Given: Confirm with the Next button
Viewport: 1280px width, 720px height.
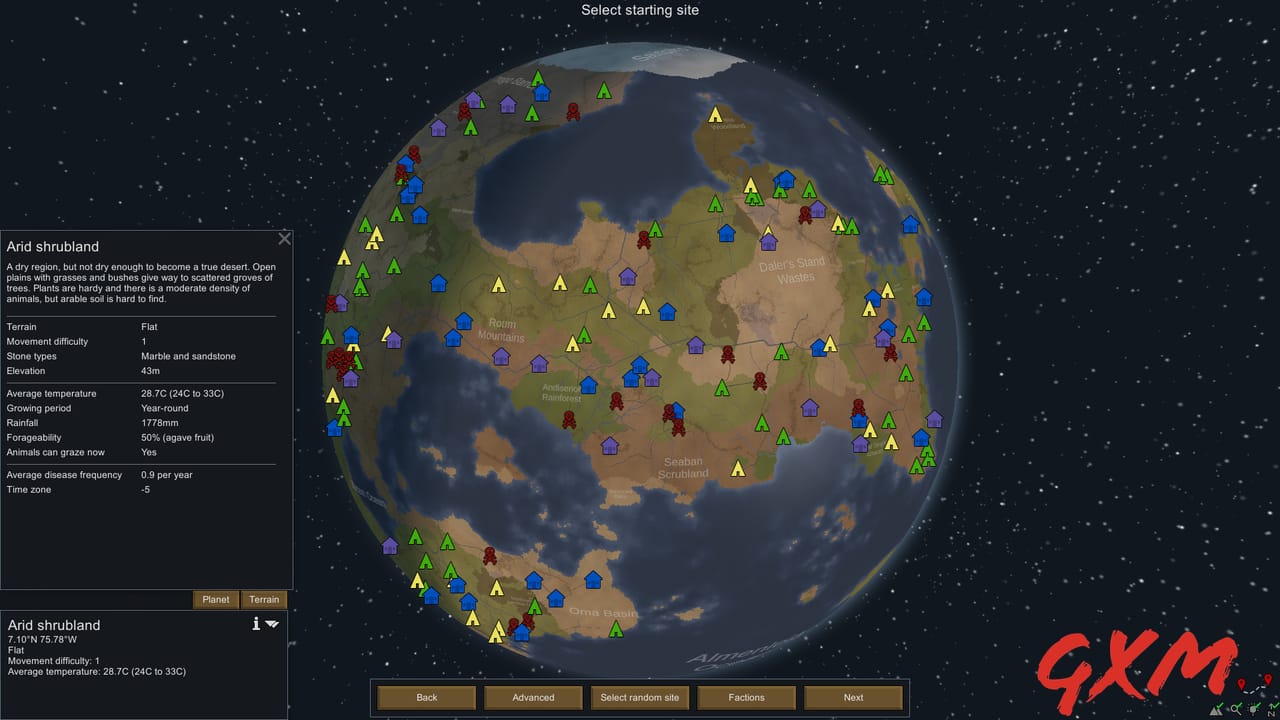Looking at the screenshot, I should click(x=852, y=697).
